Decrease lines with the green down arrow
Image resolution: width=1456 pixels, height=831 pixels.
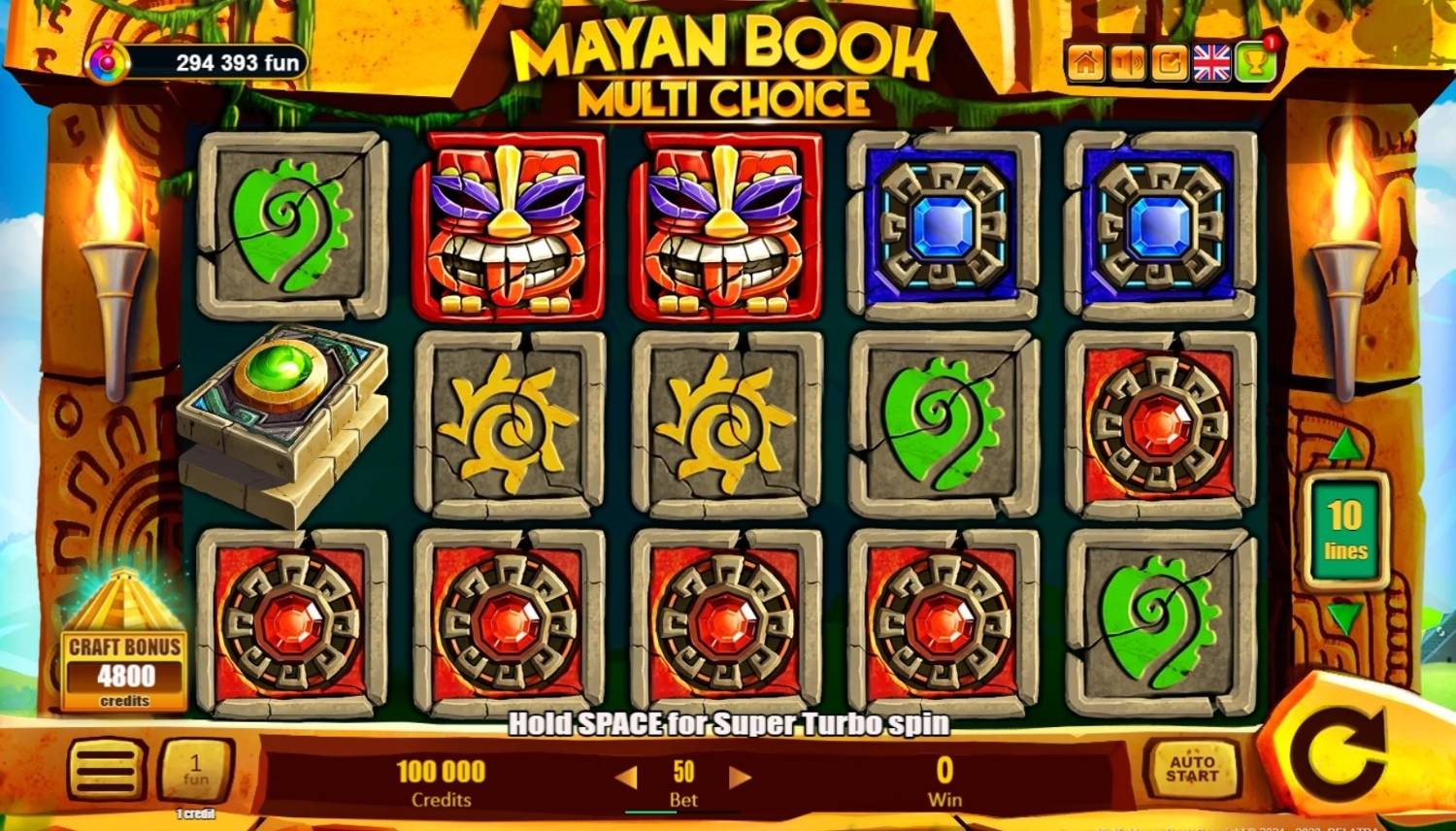coord(1344,612)
